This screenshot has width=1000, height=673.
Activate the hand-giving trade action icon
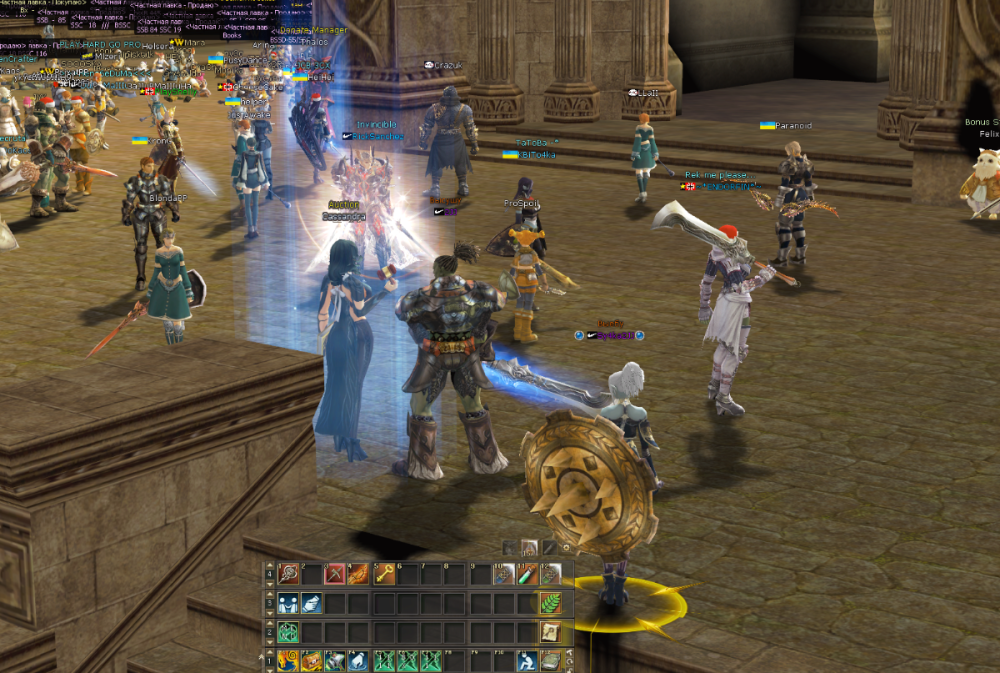(311, 603)
